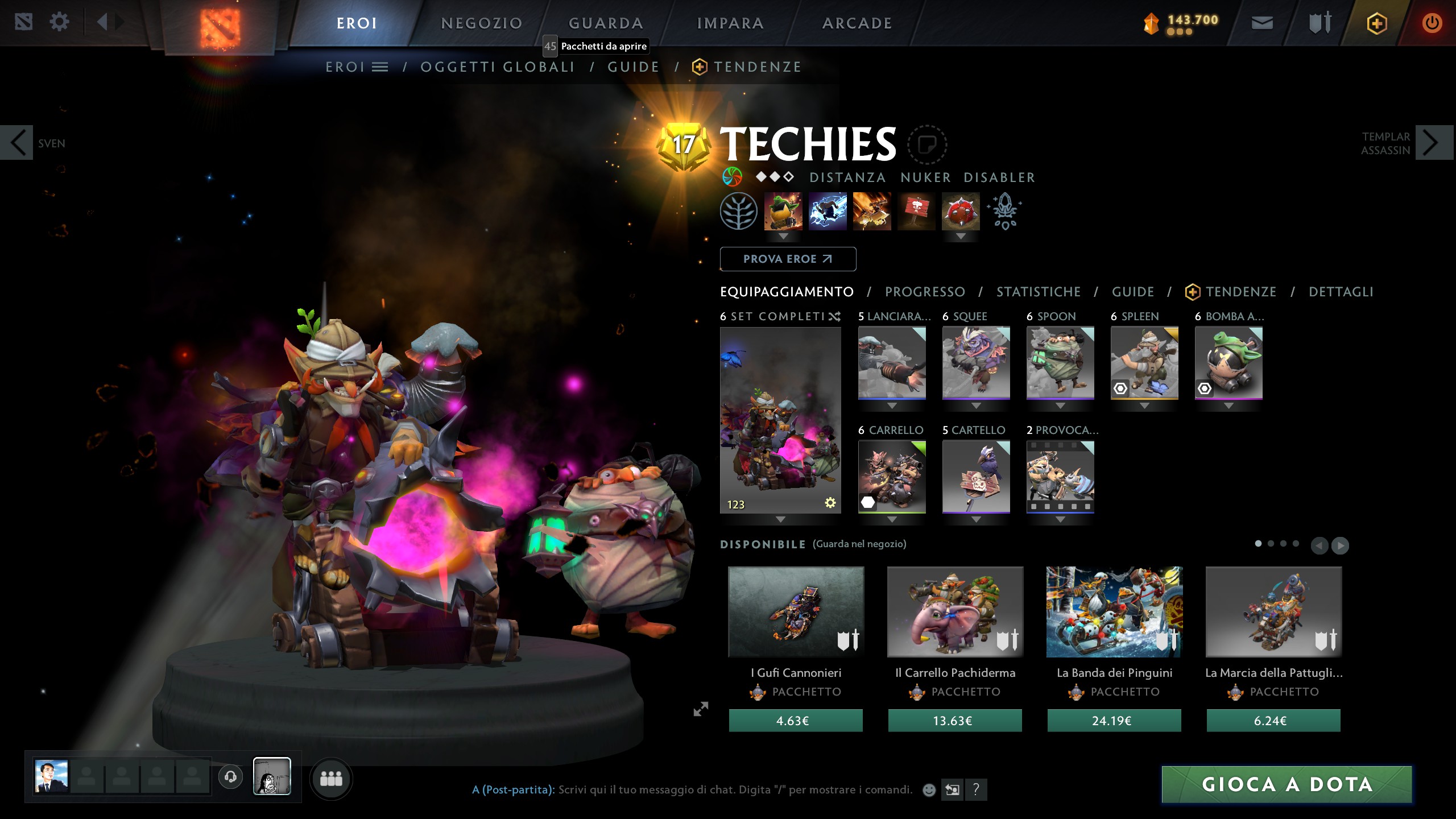Switch to the Statistiche tab

pyautogui.click(x=1037, y=291)
